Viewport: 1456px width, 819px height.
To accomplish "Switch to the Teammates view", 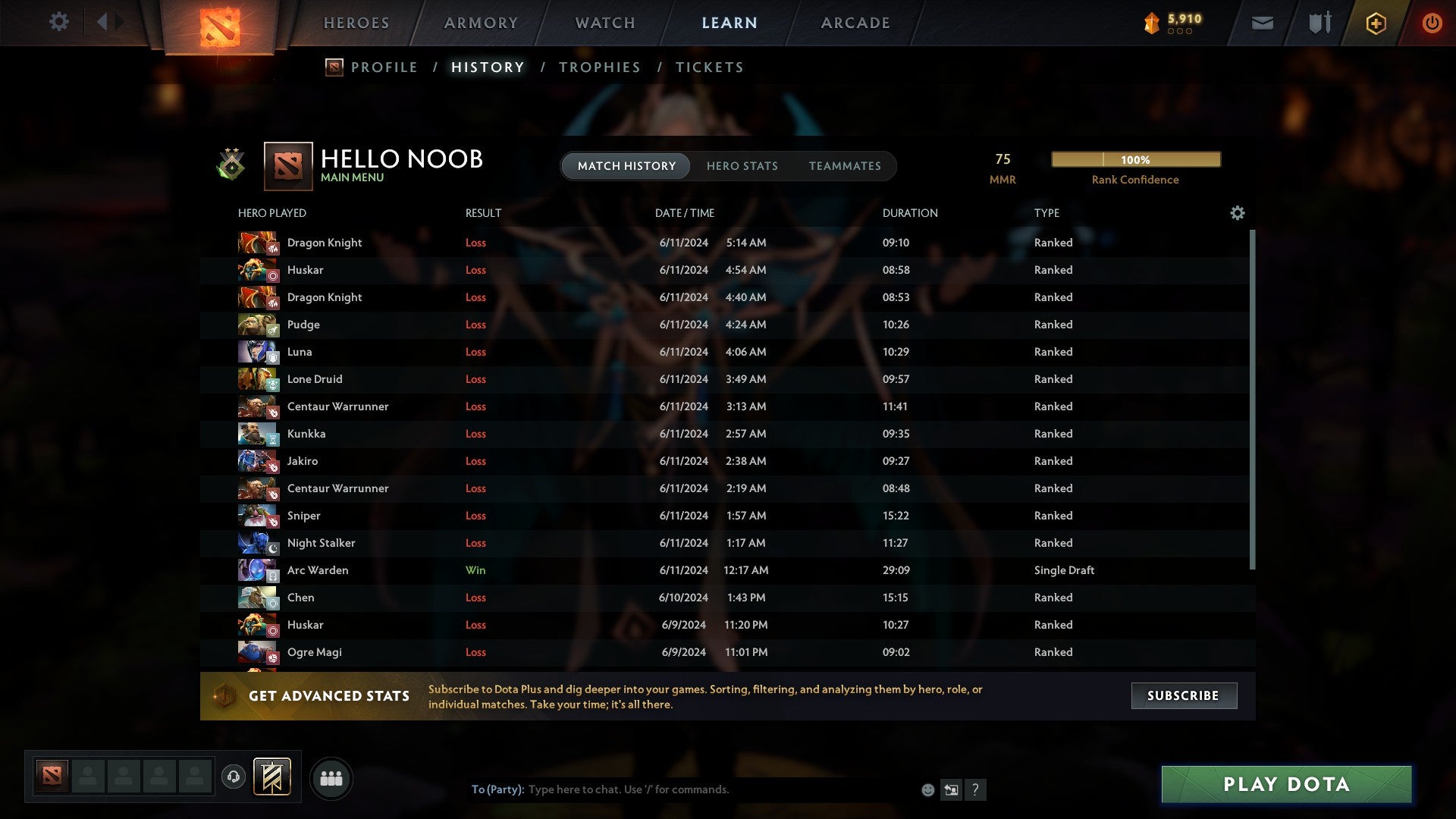I will (x=846, y=166).
